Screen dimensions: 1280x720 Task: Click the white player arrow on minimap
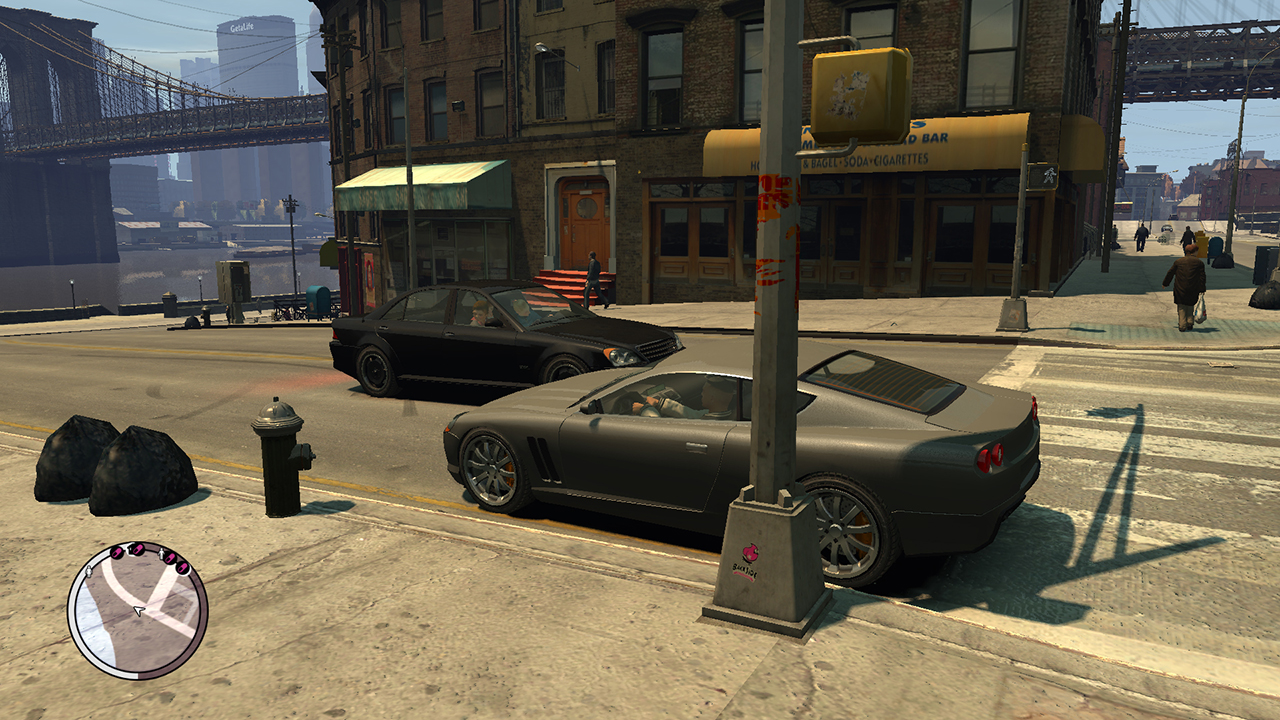138,610
